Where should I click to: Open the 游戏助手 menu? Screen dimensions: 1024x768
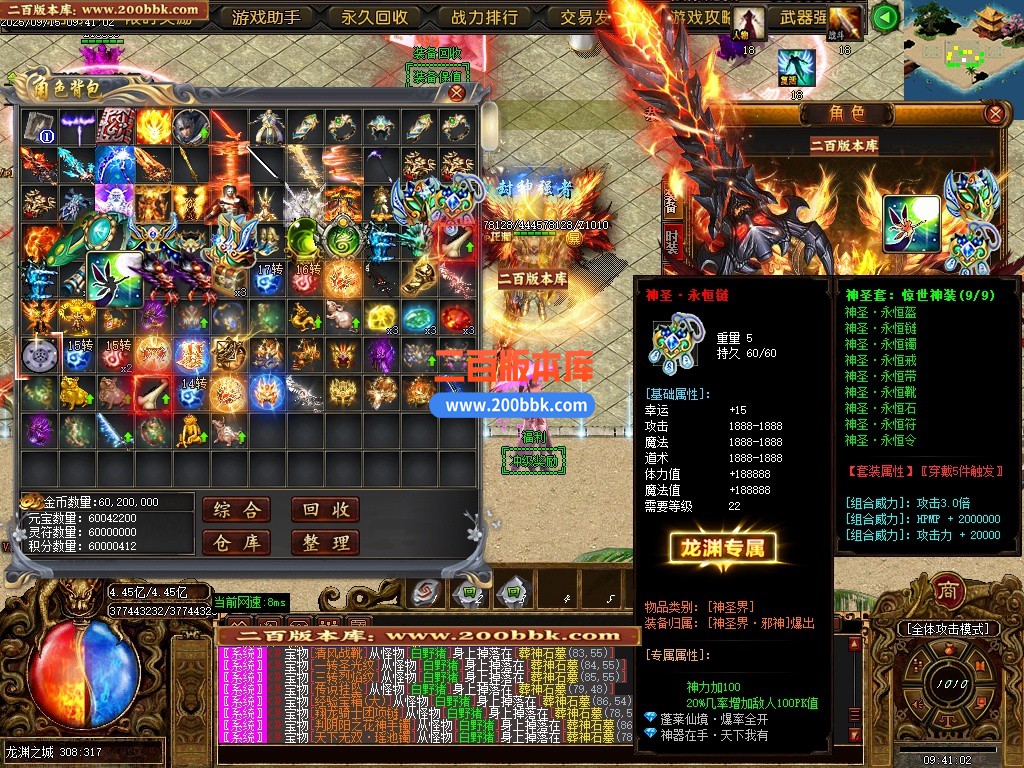266,17
